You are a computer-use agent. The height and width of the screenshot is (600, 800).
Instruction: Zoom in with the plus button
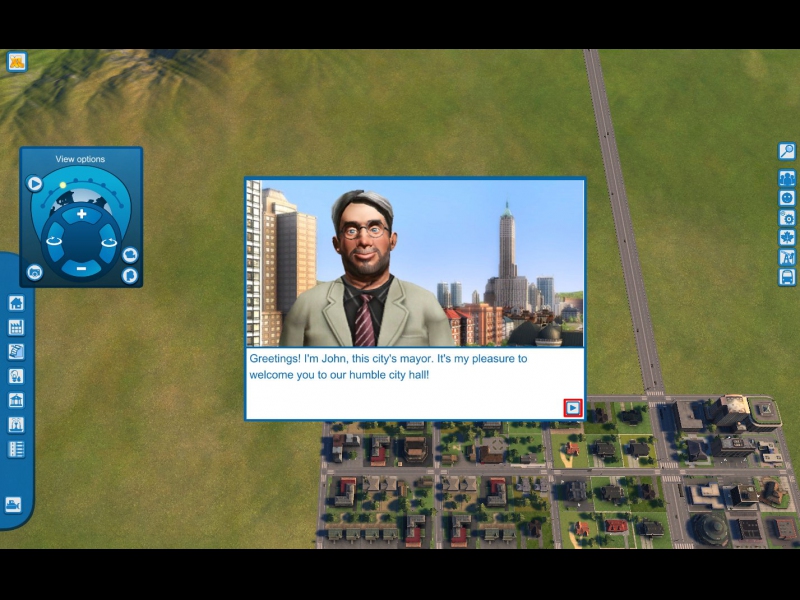tap(82, 214)
